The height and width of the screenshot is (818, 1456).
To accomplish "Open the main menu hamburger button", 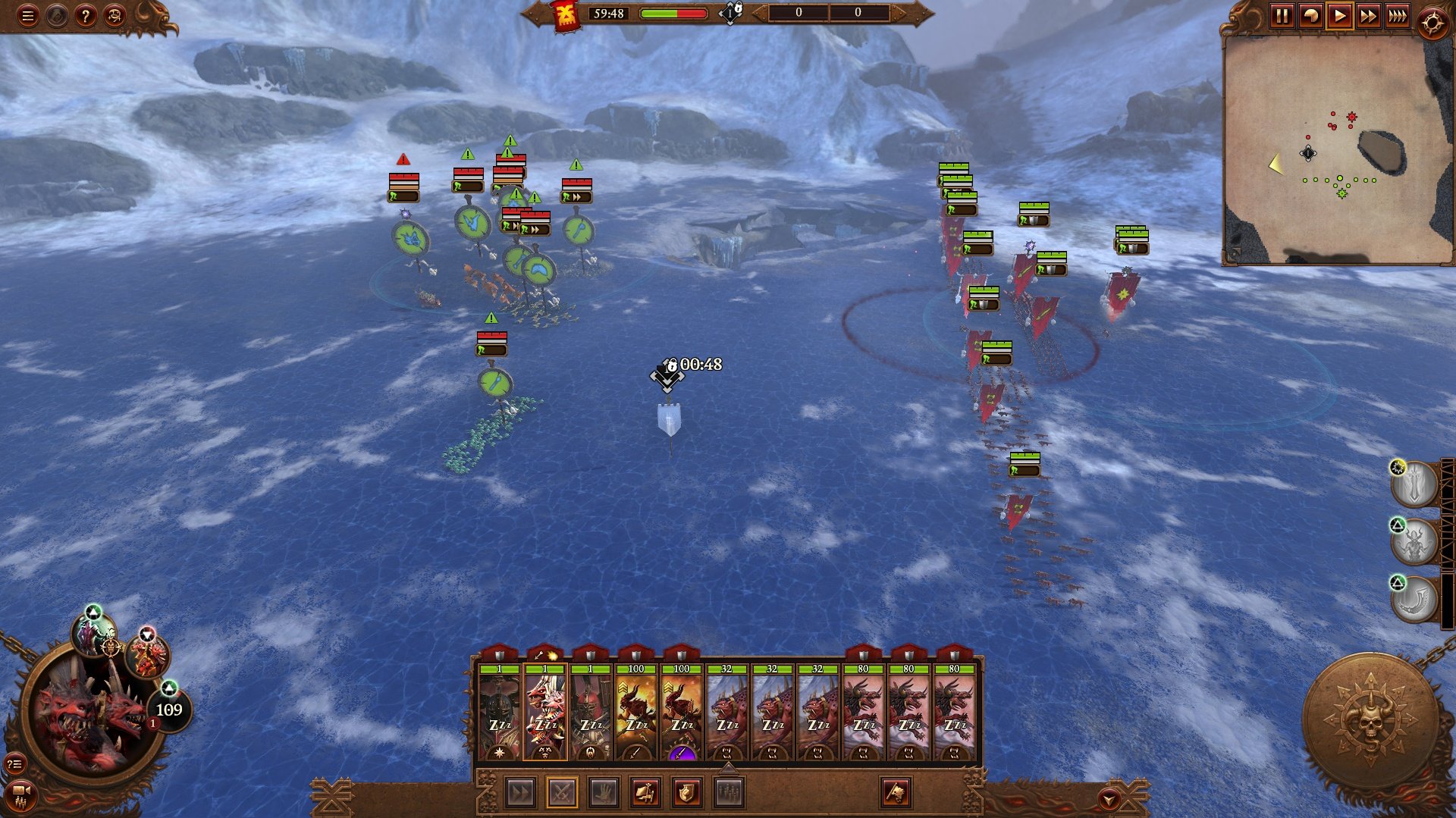I will 27,16.
